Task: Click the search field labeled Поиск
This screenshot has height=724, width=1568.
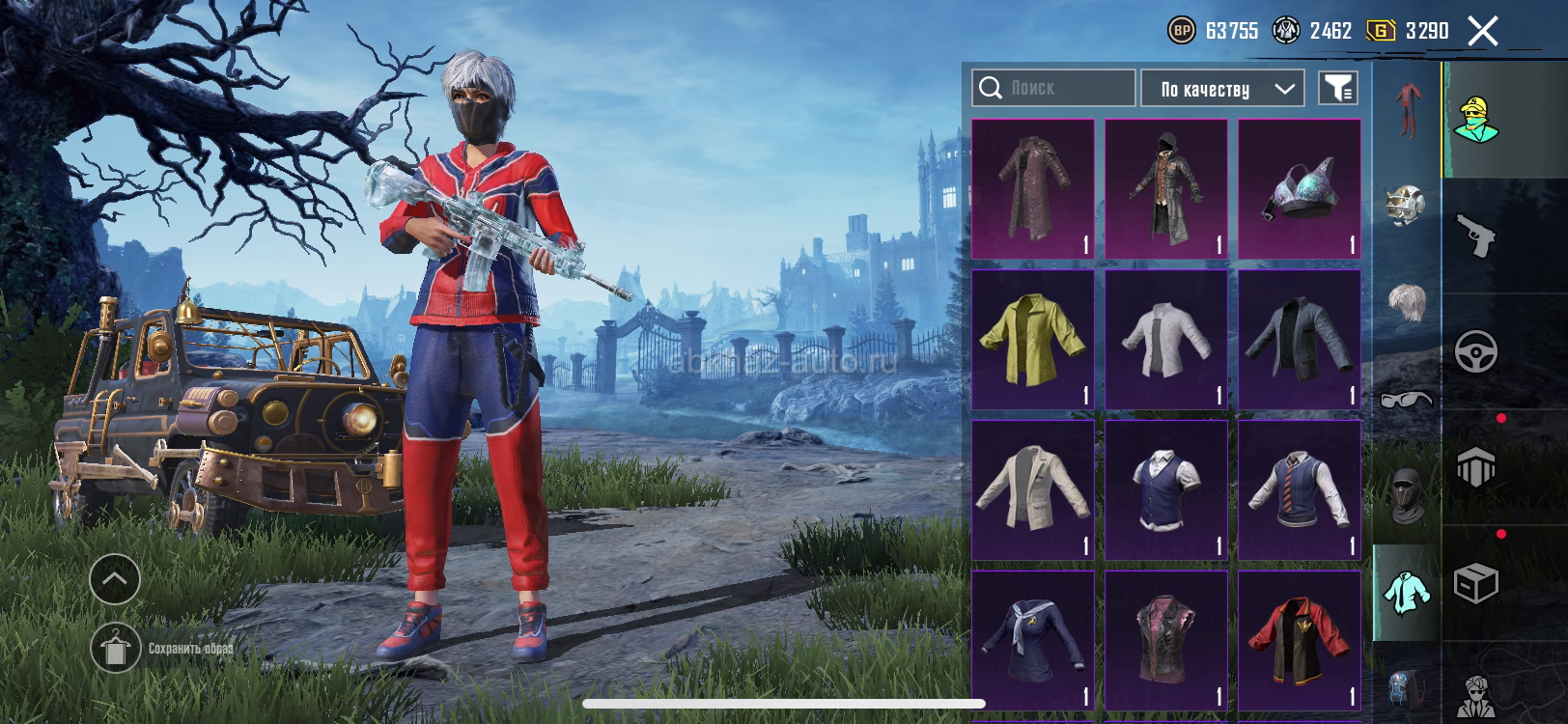Action: pyautogui.click(x=1053, y=88)
